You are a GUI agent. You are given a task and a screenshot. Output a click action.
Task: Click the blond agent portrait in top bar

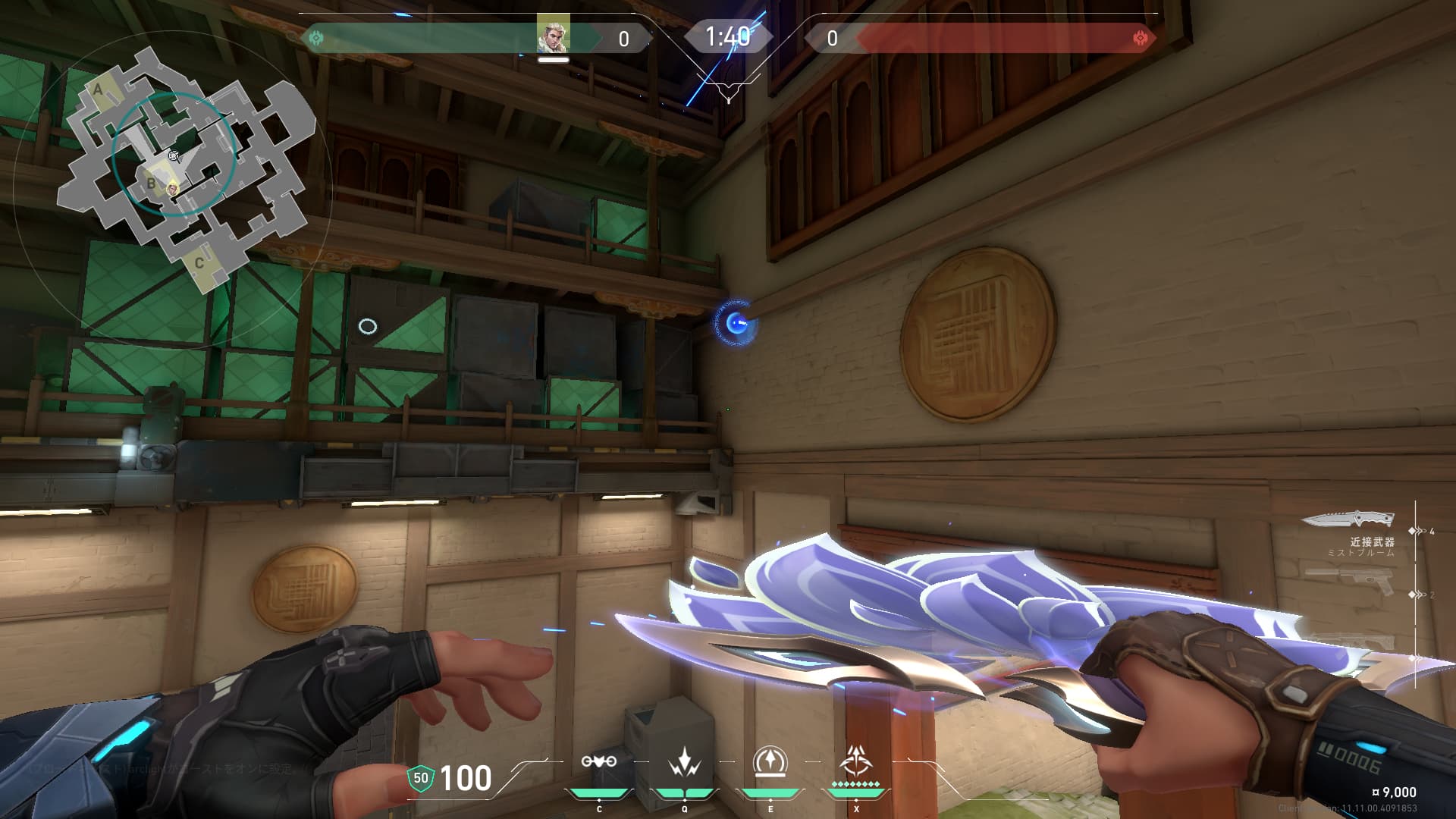tap(553, 35)
